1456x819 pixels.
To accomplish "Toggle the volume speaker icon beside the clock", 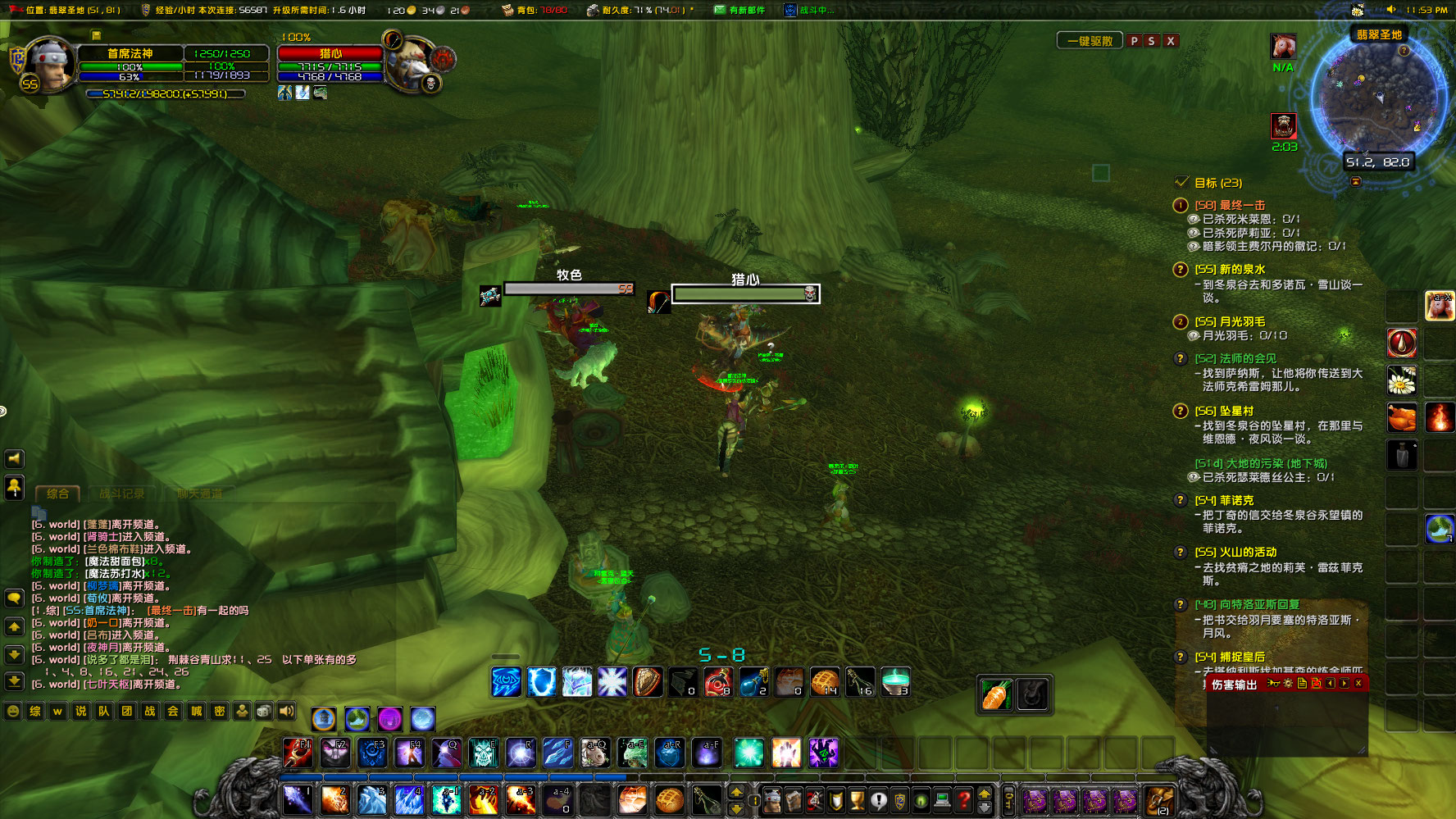I will pyautogui.click(x=1390, y=10).
